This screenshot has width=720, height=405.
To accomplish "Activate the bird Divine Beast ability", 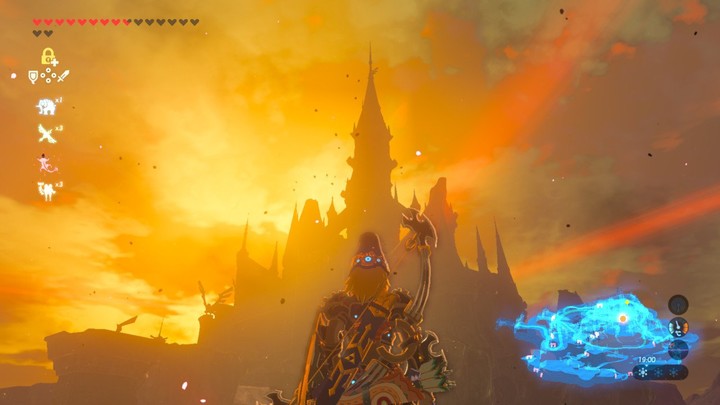I will (46, 133).
